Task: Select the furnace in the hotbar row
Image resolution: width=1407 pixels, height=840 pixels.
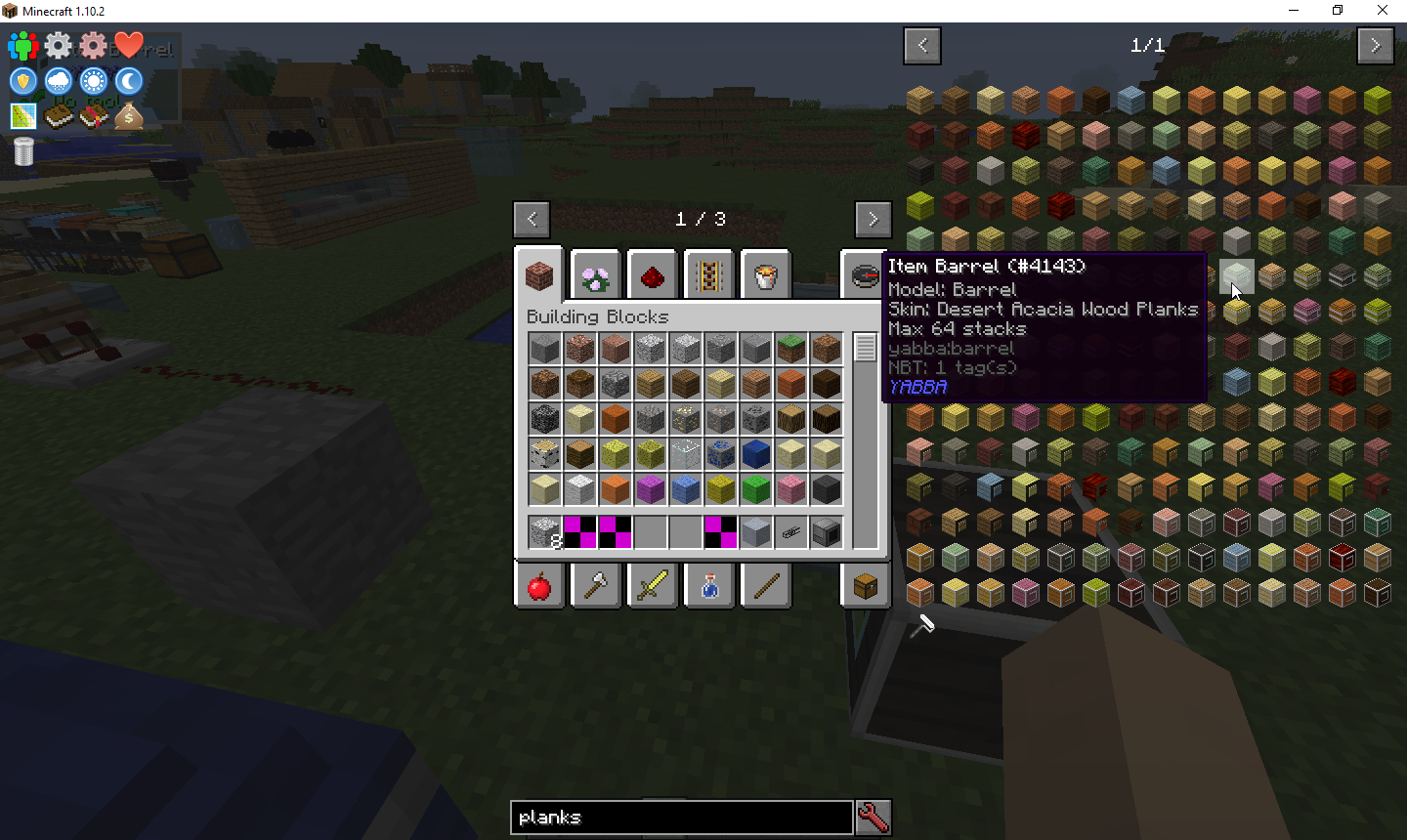Action: point(826,532)
